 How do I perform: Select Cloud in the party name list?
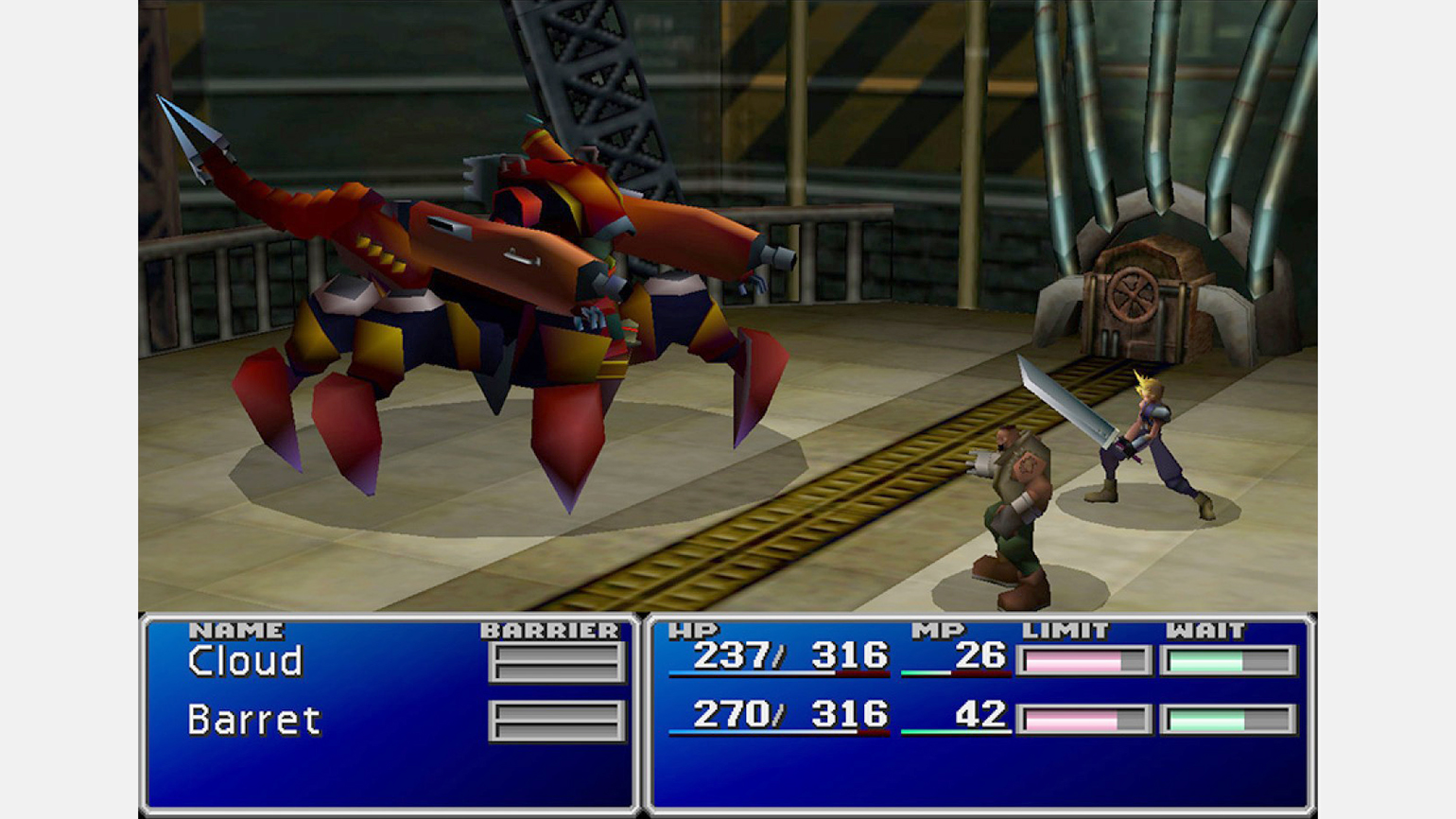(x=245, y=661)
